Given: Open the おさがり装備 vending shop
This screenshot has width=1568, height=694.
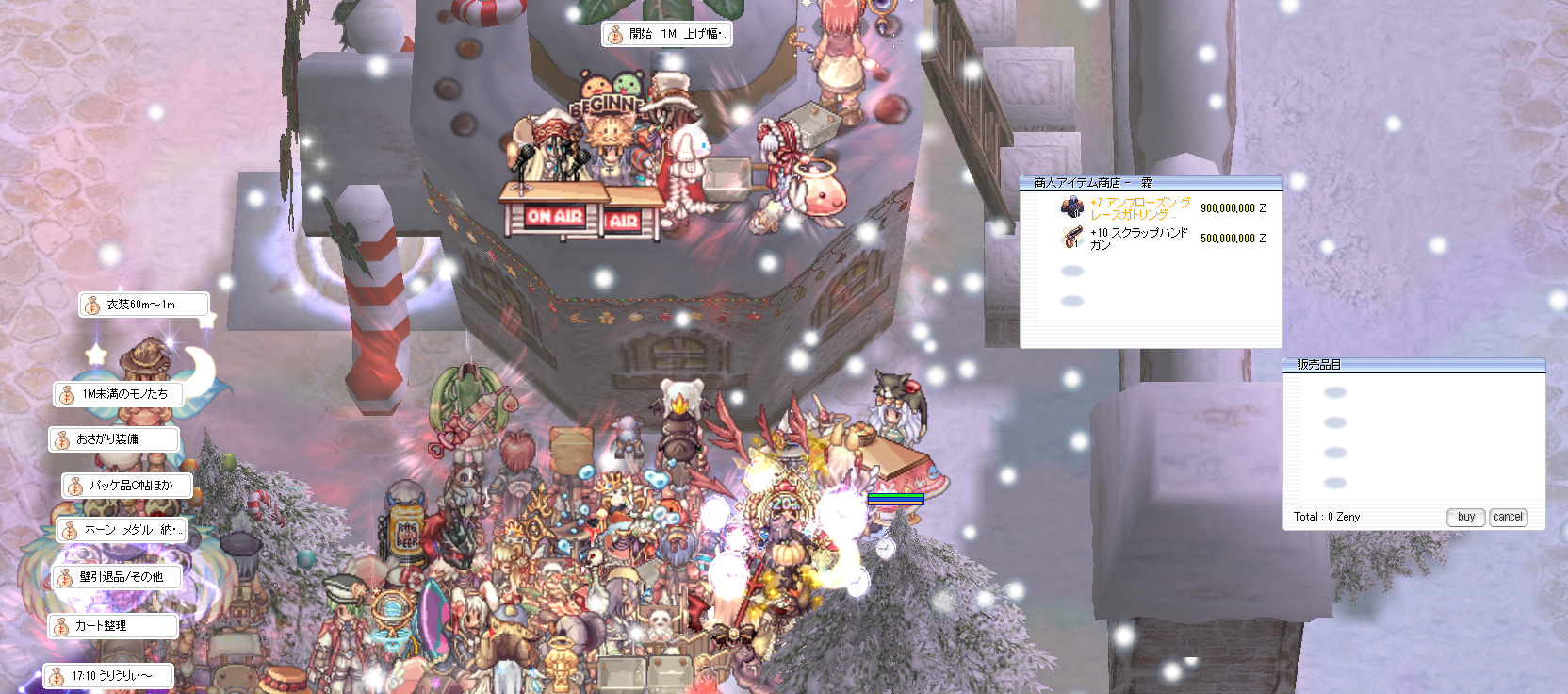Looking at the screenshot, I should 114,439.
